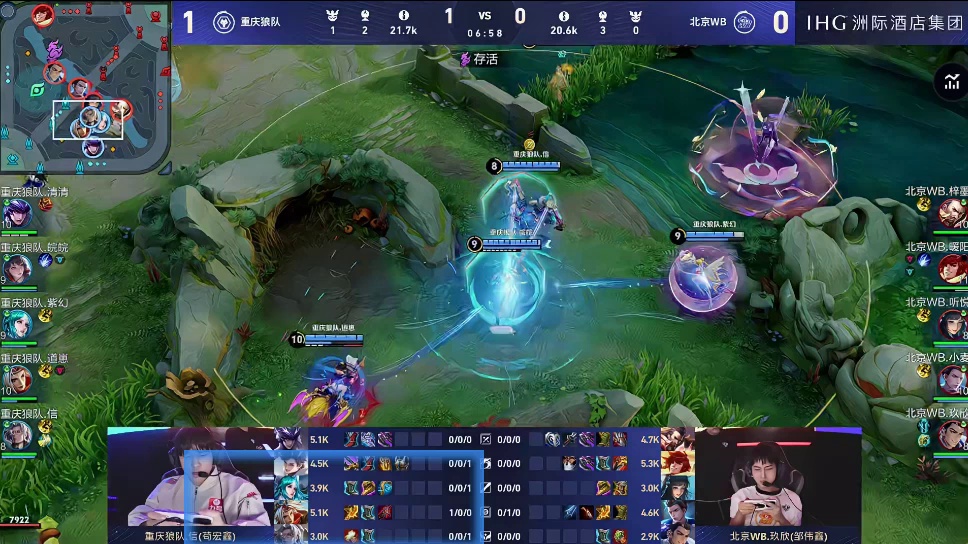Select 北京WB.梓墨 hero portrait
Viewport: 968px width, 544px height.
(x=951, y=212)
